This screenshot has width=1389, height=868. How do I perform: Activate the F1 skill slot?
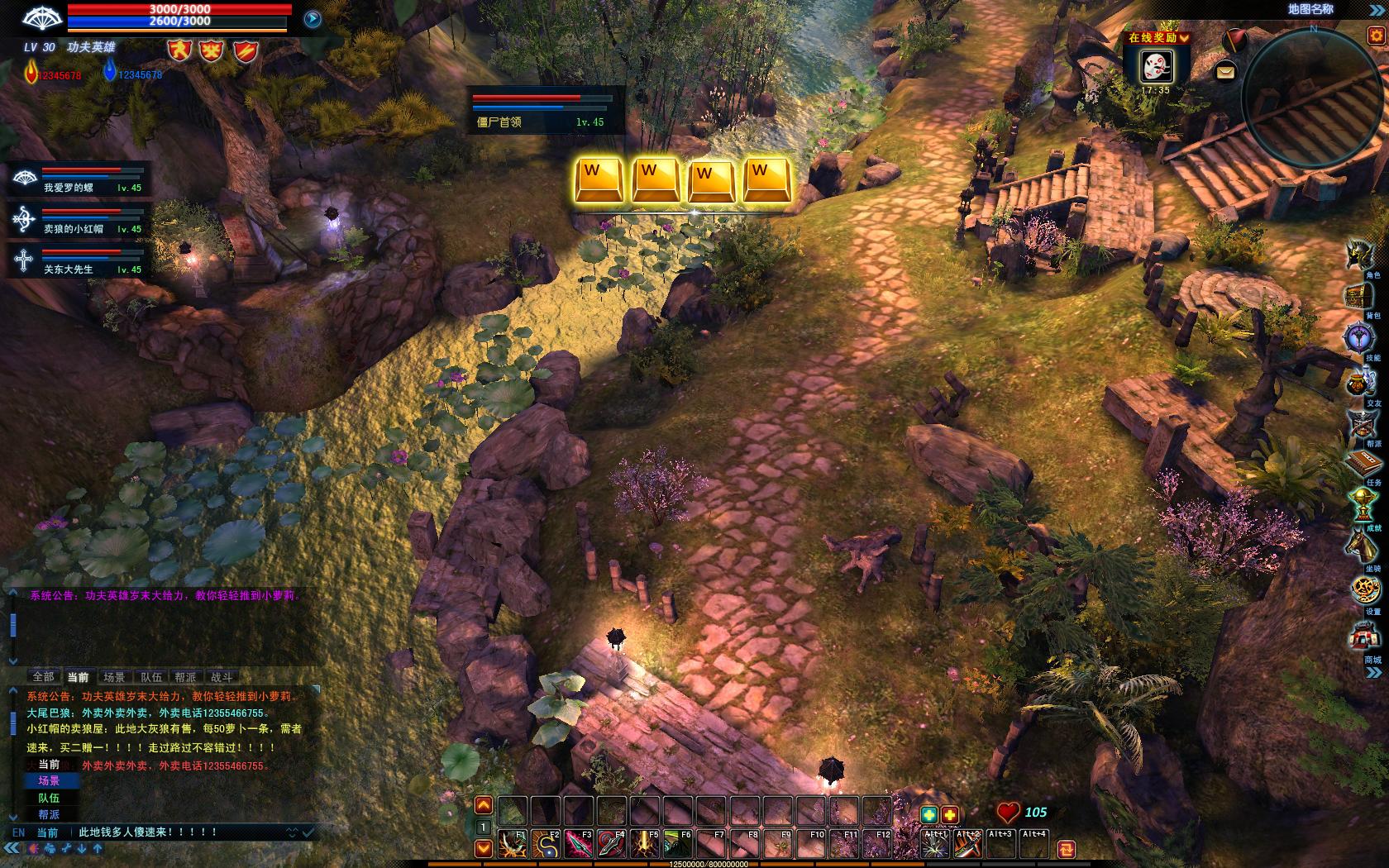click(x=513, y=844)
